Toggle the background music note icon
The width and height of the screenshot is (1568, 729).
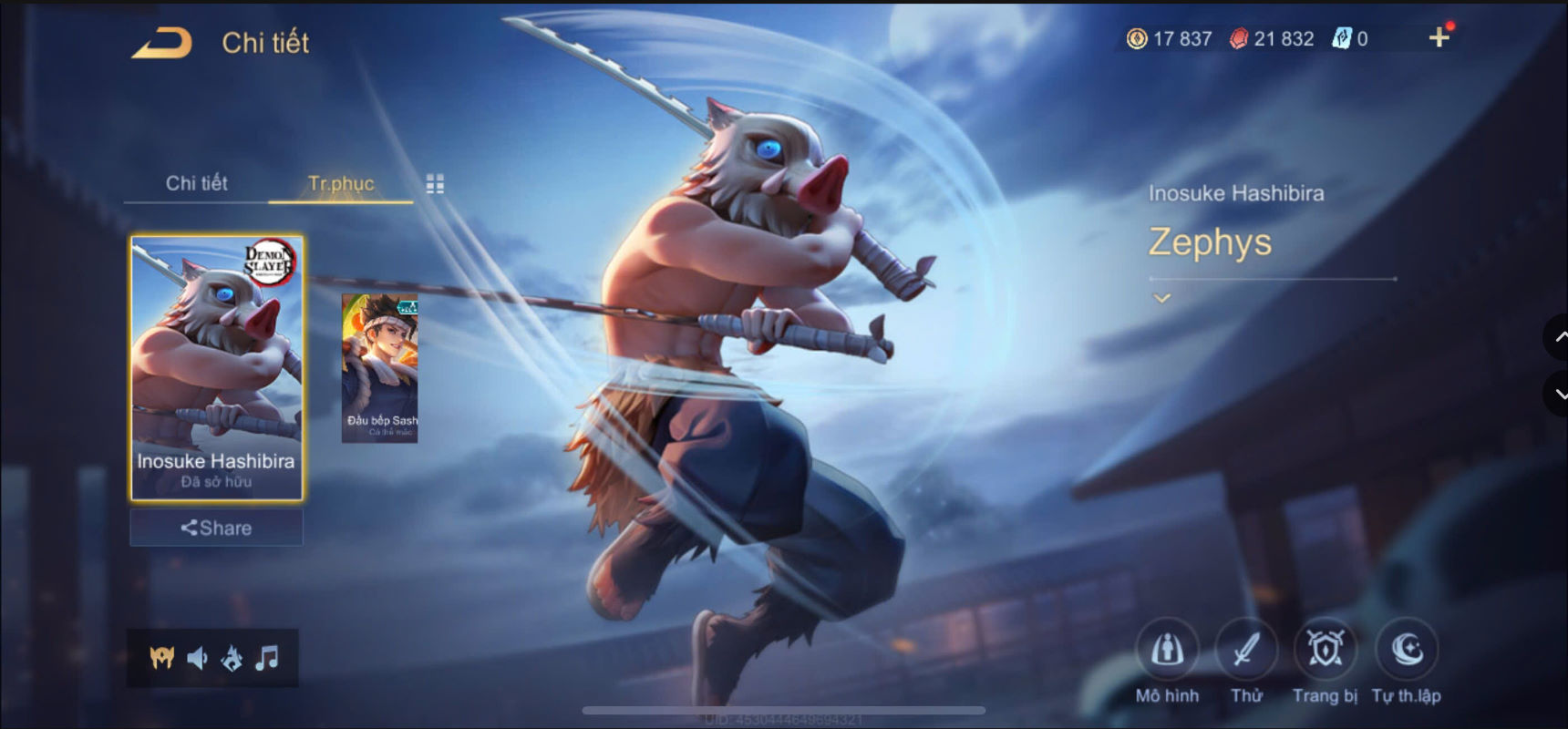click(268, 658)
